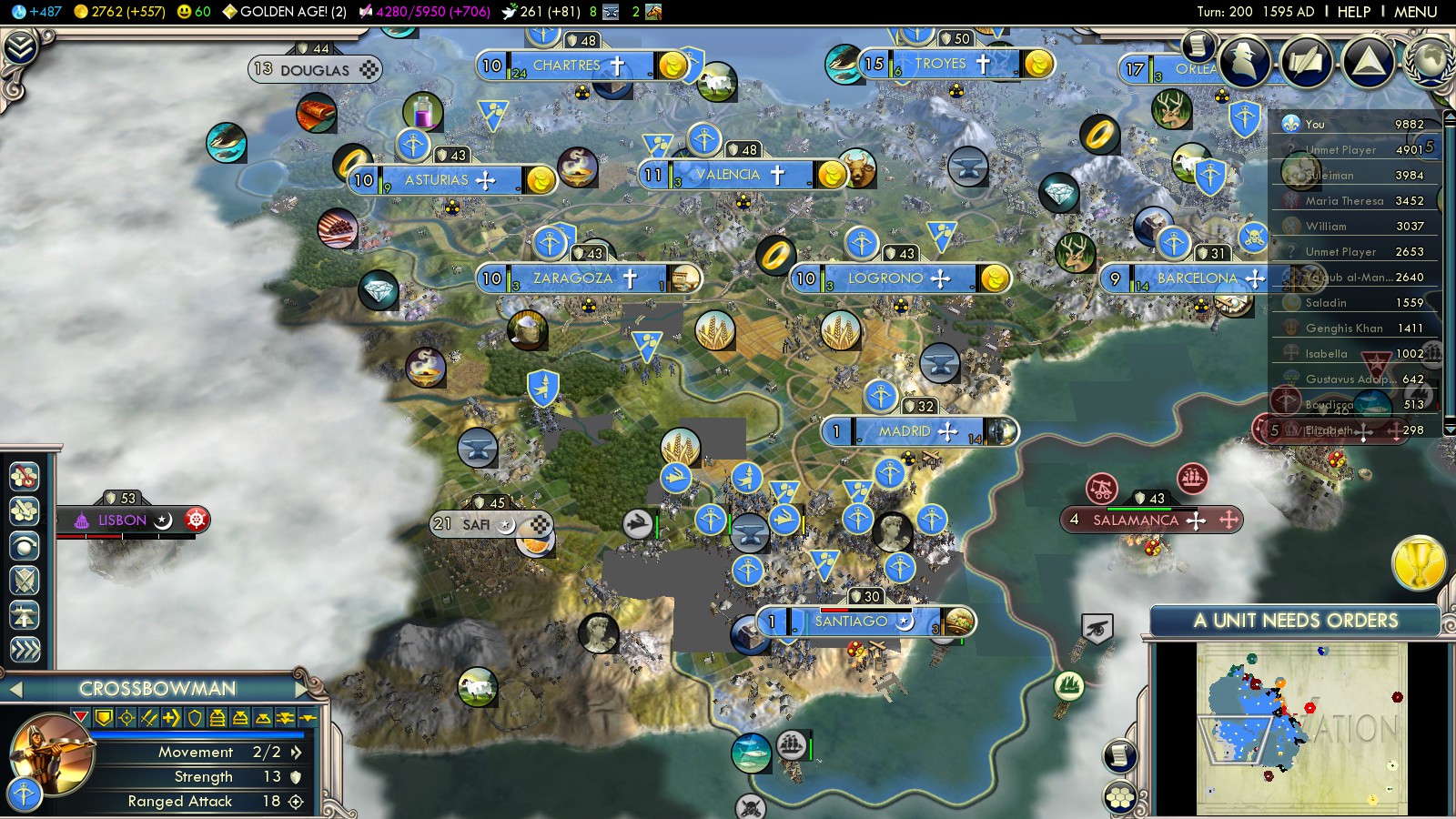
Task: Open the Valencia city banner
Action: [727, 175]
